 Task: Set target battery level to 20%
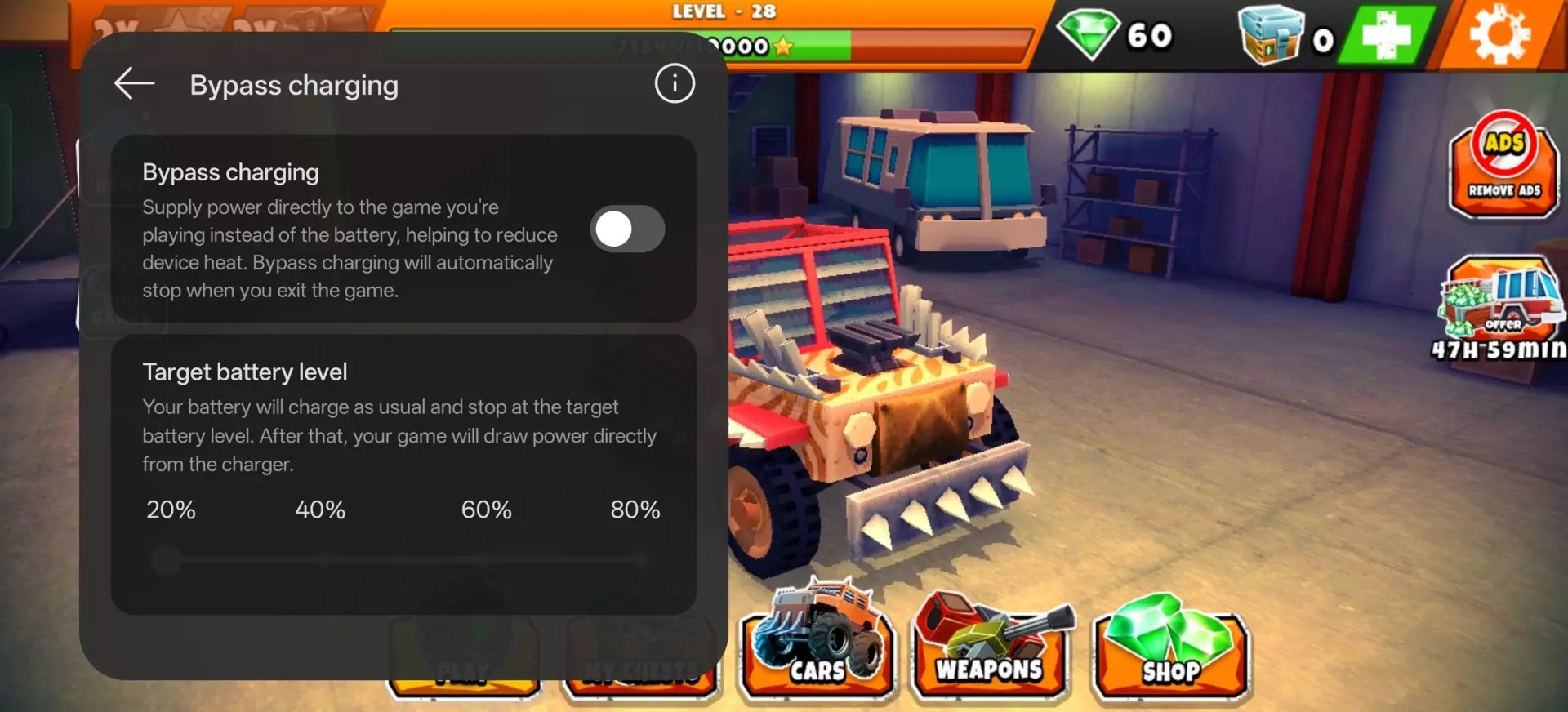click(x=167, y=561)
